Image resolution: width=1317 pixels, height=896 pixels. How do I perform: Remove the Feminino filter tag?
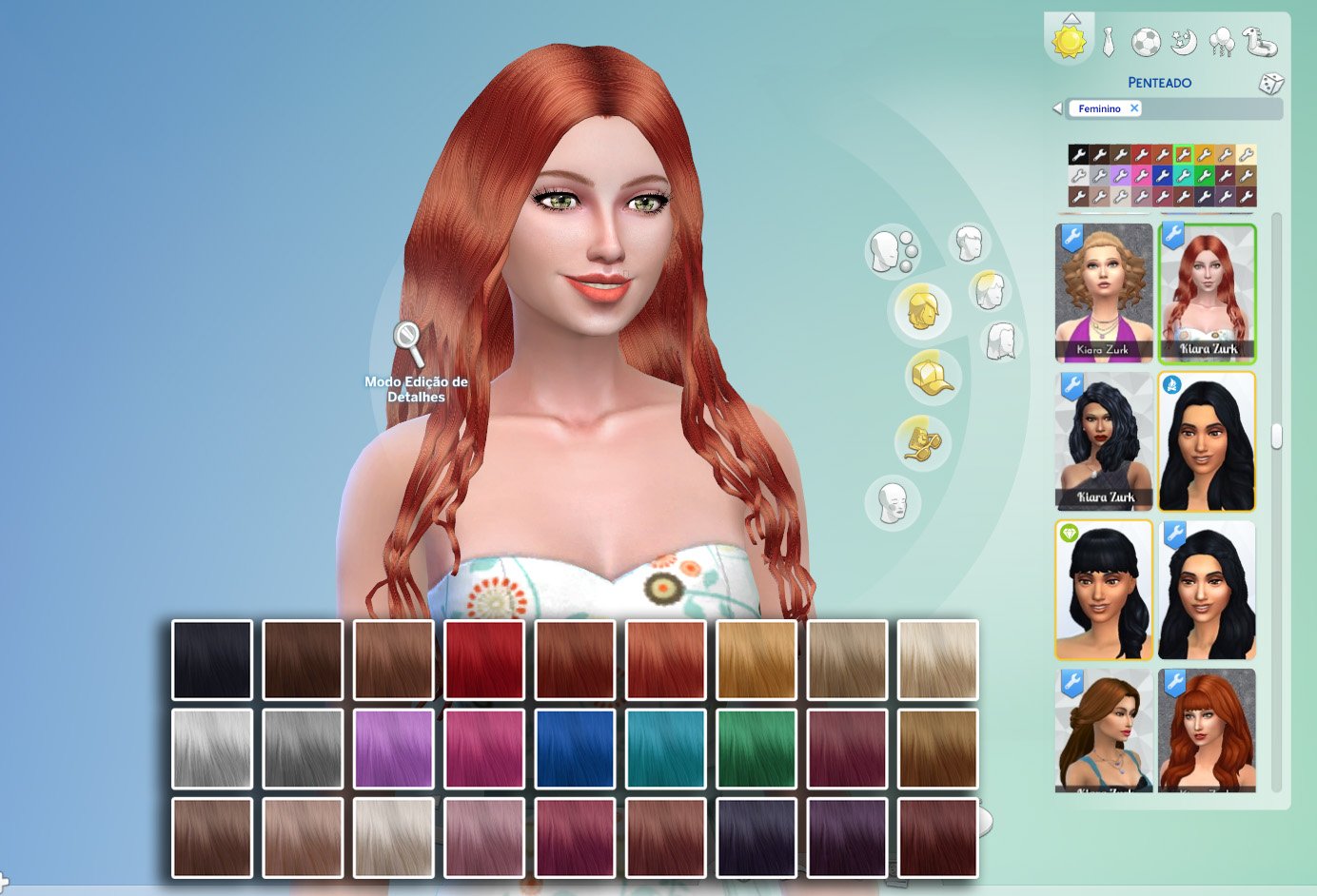click(1134, 108)
